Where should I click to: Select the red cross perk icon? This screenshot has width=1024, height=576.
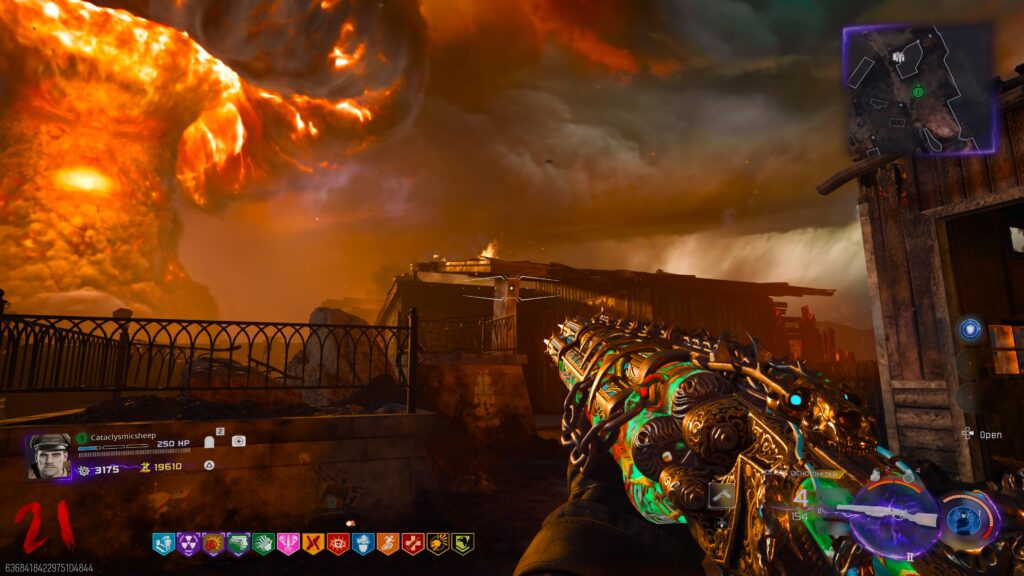(x=413, y=543)
